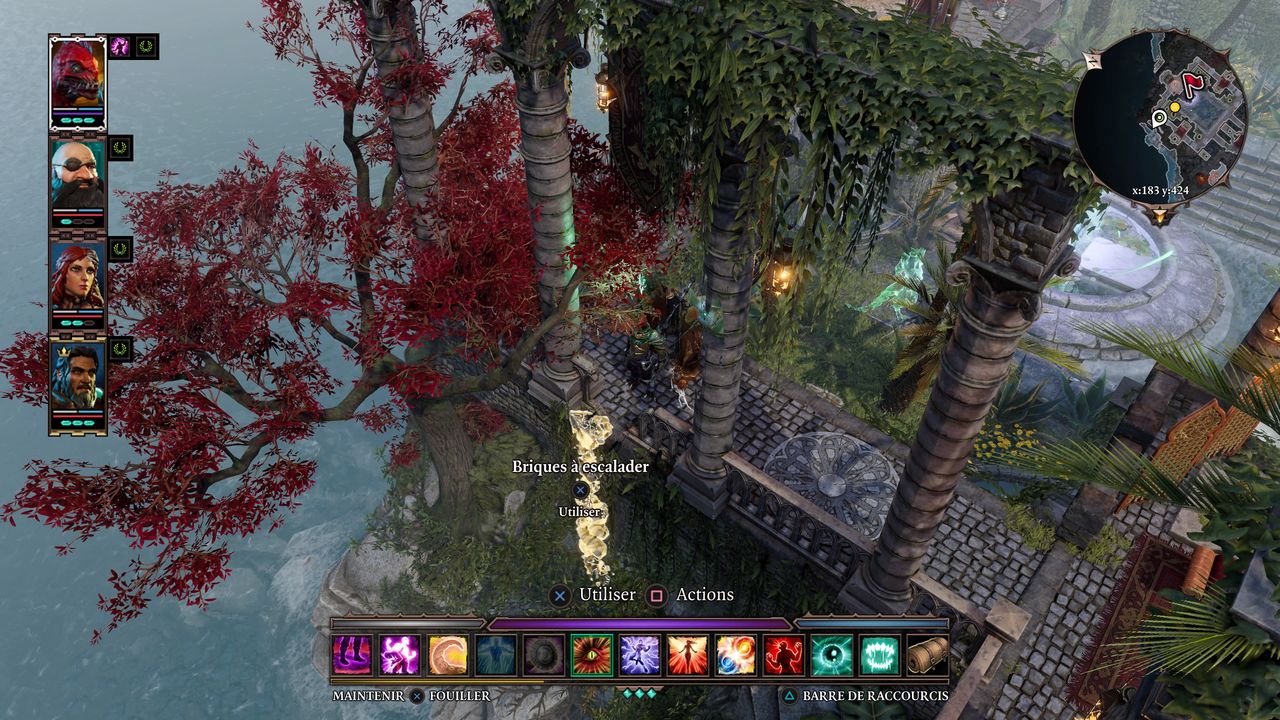Screen dimensions: 1280x720
Task: Select the dimmed blue figure skill
Action: coord(496,655)
